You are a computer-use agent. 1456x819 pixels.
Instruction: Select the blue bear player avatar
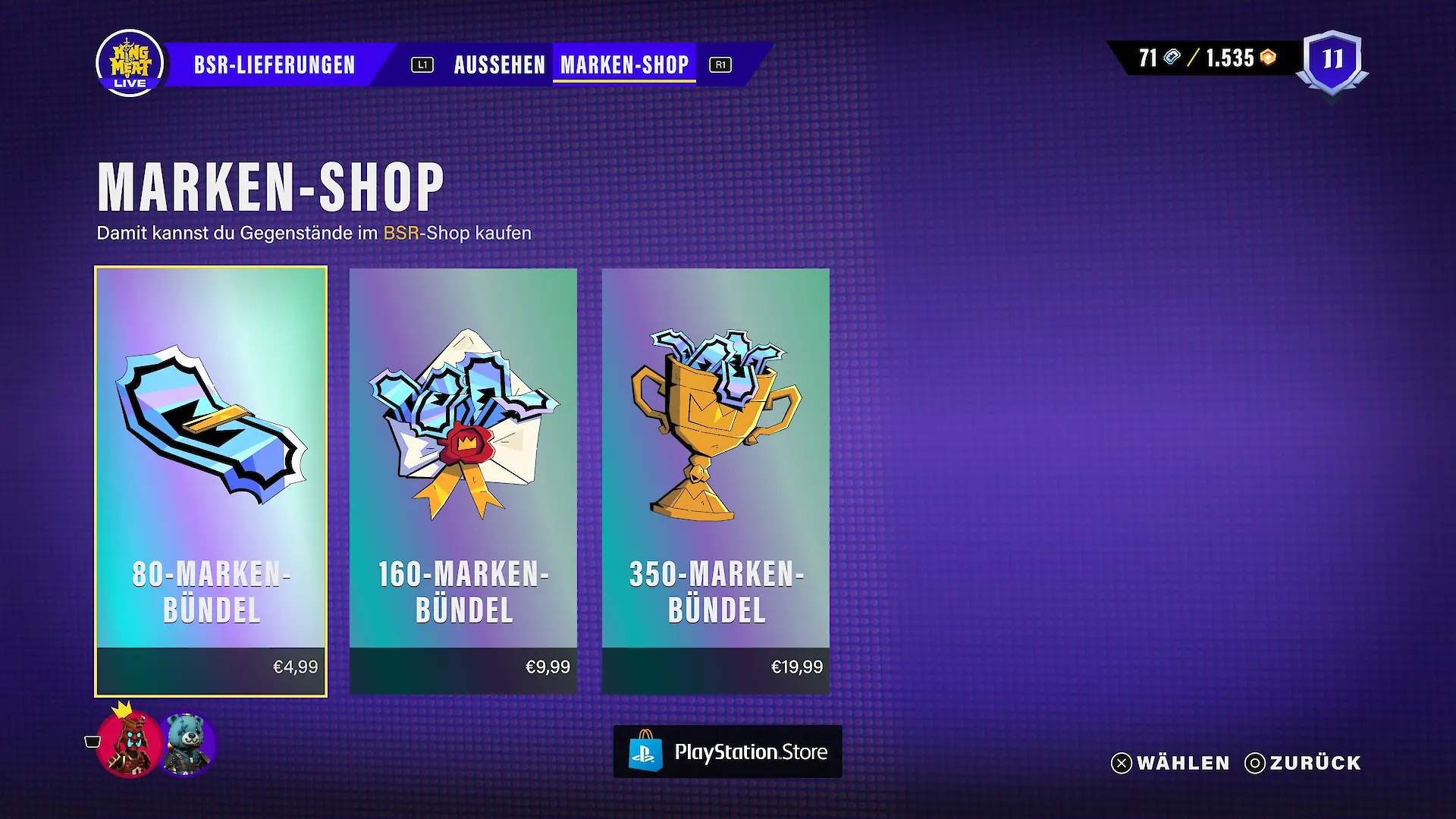(x=187, y=745)
